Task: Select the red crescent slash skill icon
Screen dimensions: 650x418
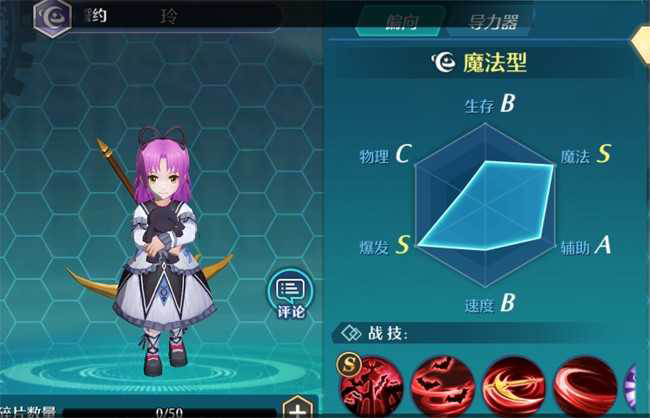Action: click(584, 385)
